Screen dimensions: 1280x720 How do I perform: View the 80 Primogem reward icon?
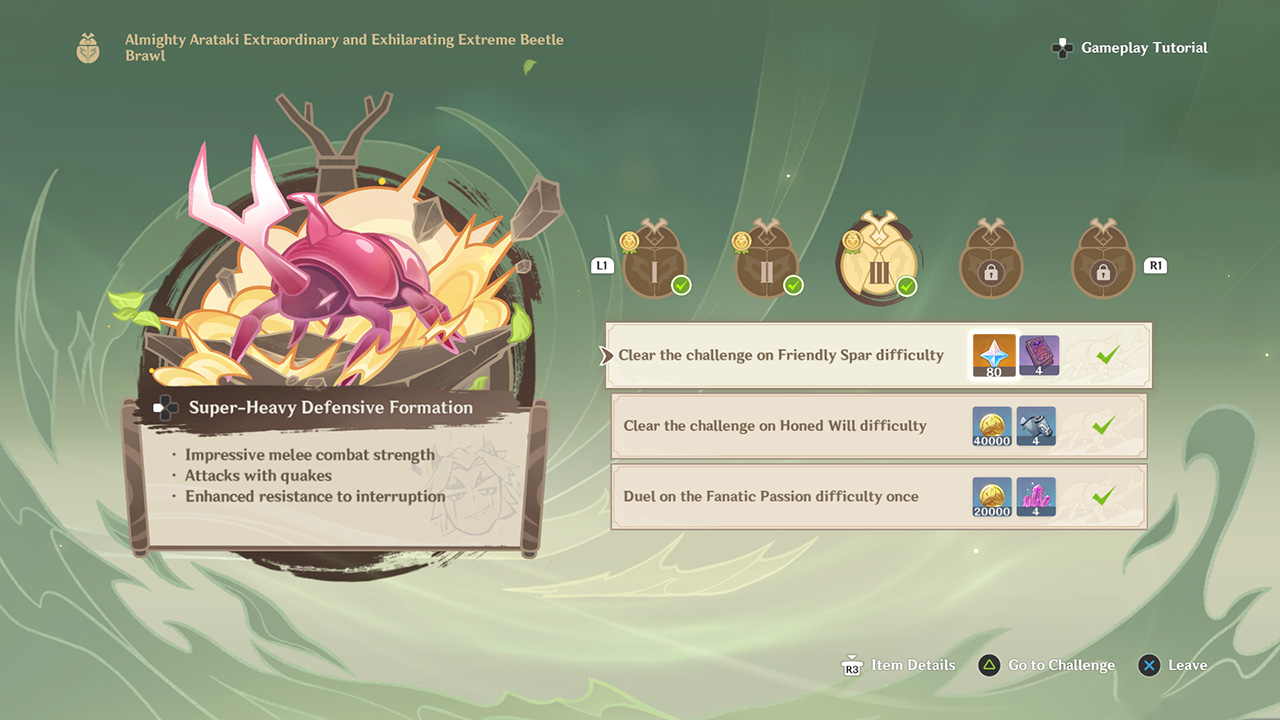(994, 356)
